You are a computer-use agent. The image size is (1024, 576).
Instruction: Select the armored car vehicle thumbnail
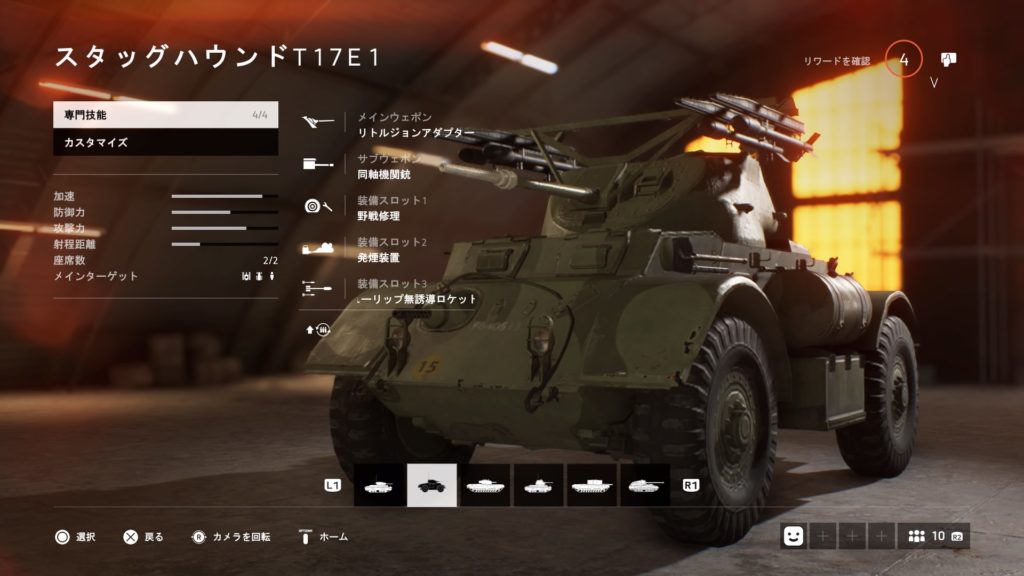point(432,485)
